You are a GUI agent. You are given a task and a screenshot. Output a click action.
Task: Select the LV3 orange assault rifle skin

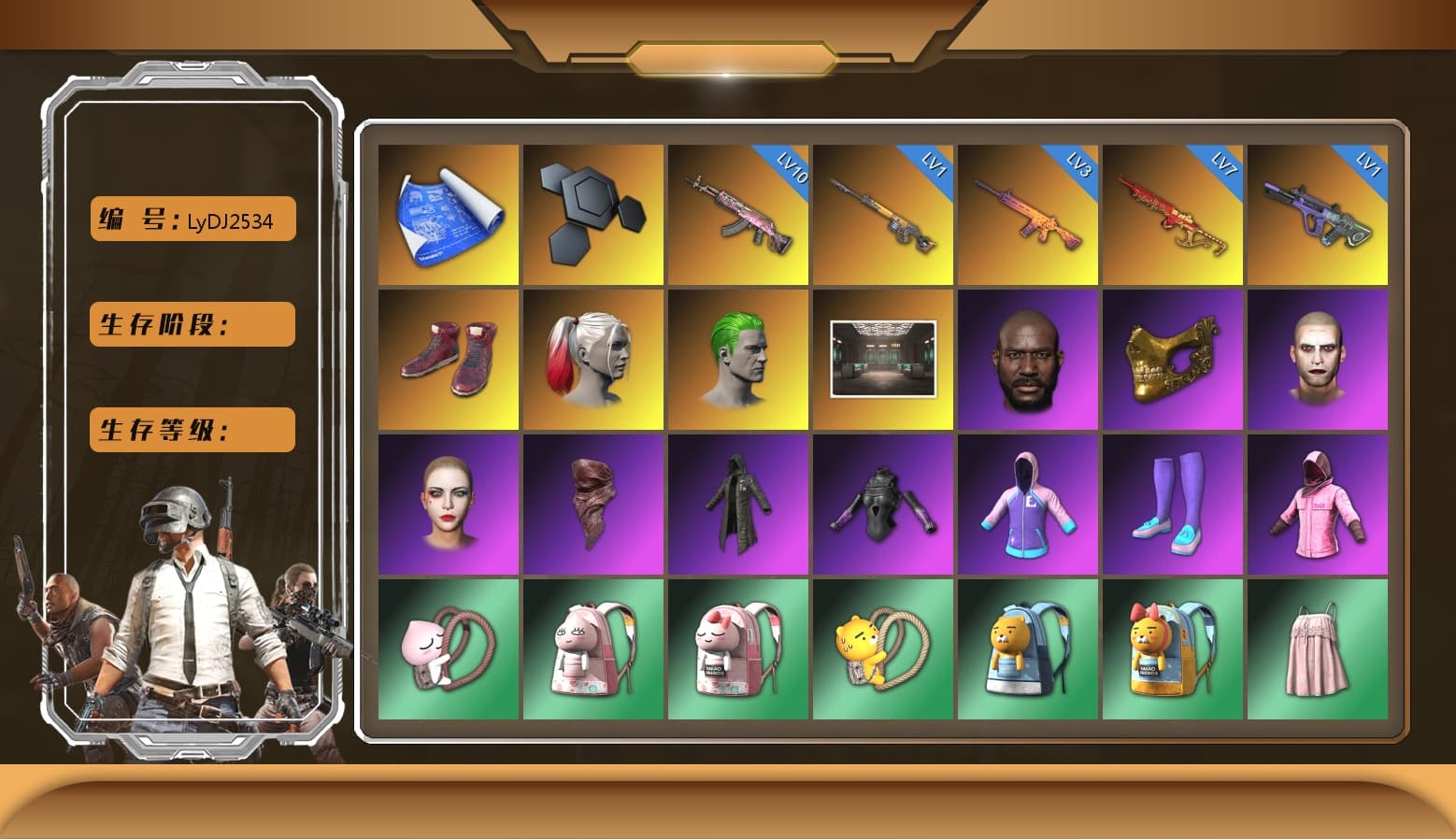(1028, 215)
